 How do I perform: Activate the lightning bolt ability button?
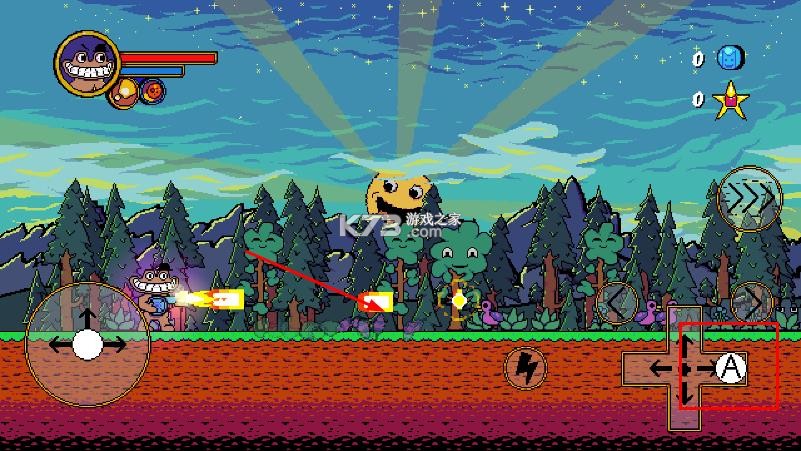click(x=524, y=368)
